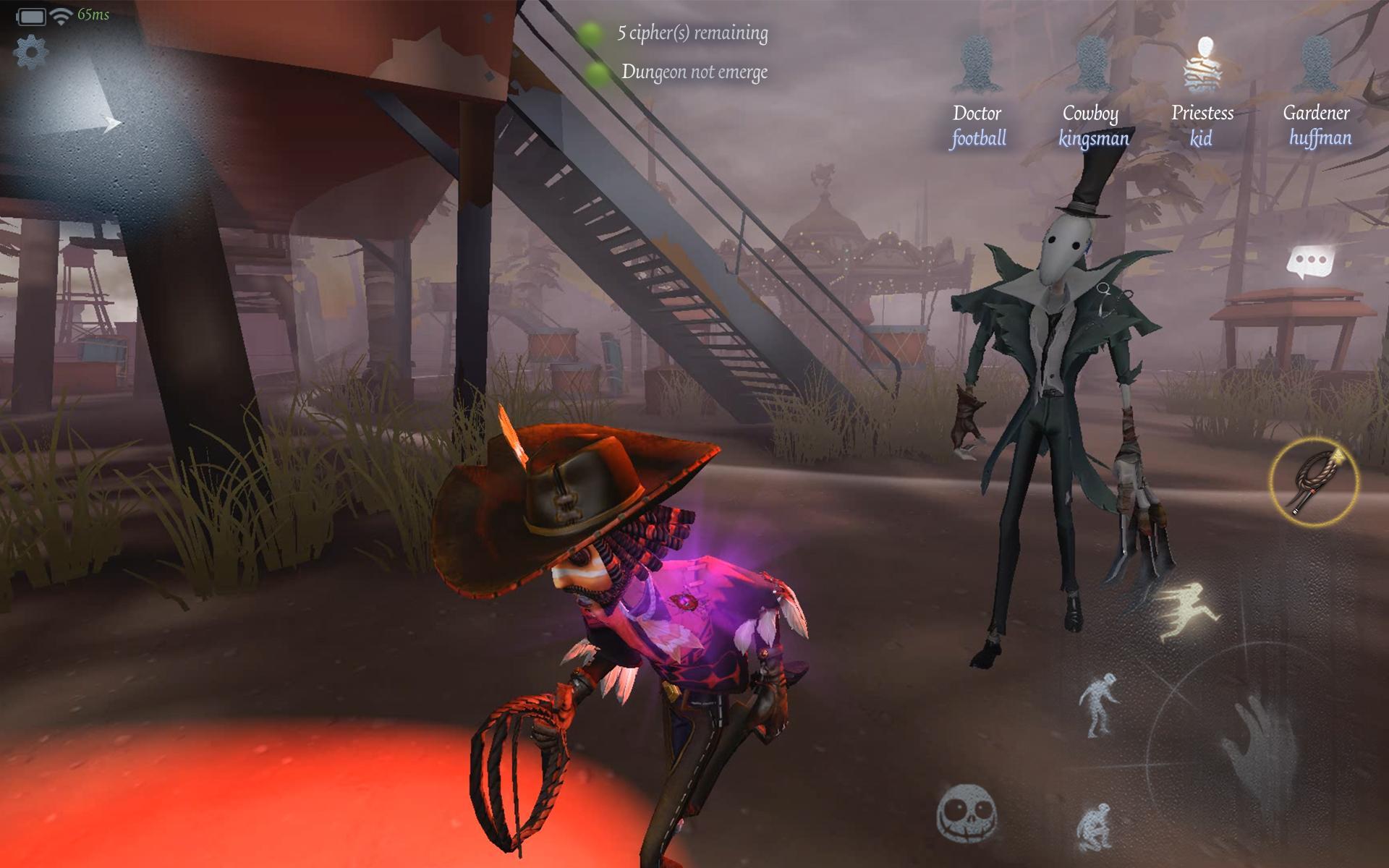
Task: Tap the 5 cipher(s) remaining text
Action: (x=691, y=32)
